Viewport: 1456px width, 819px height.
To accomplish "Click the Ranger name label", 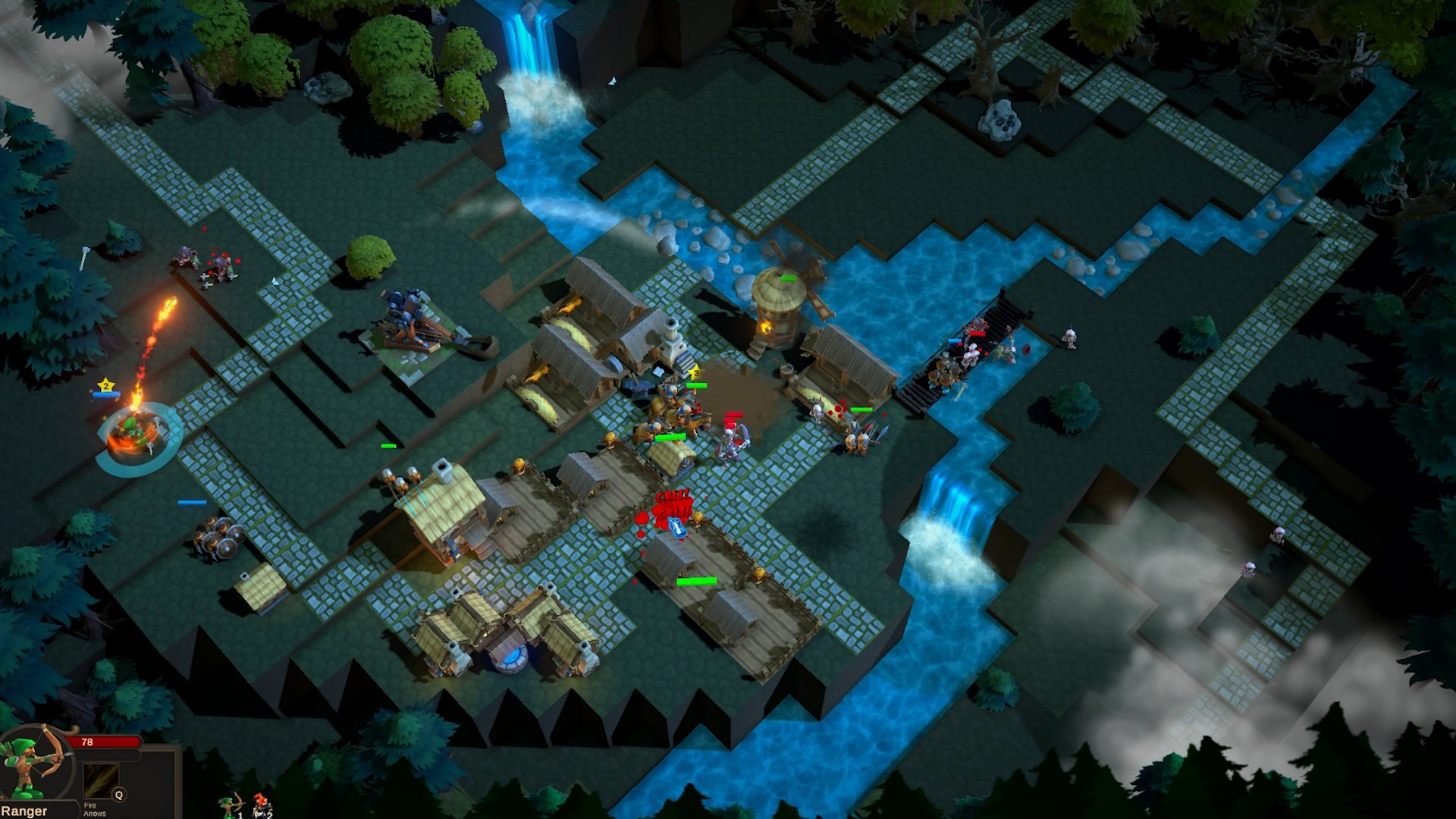I will (24, 810).
